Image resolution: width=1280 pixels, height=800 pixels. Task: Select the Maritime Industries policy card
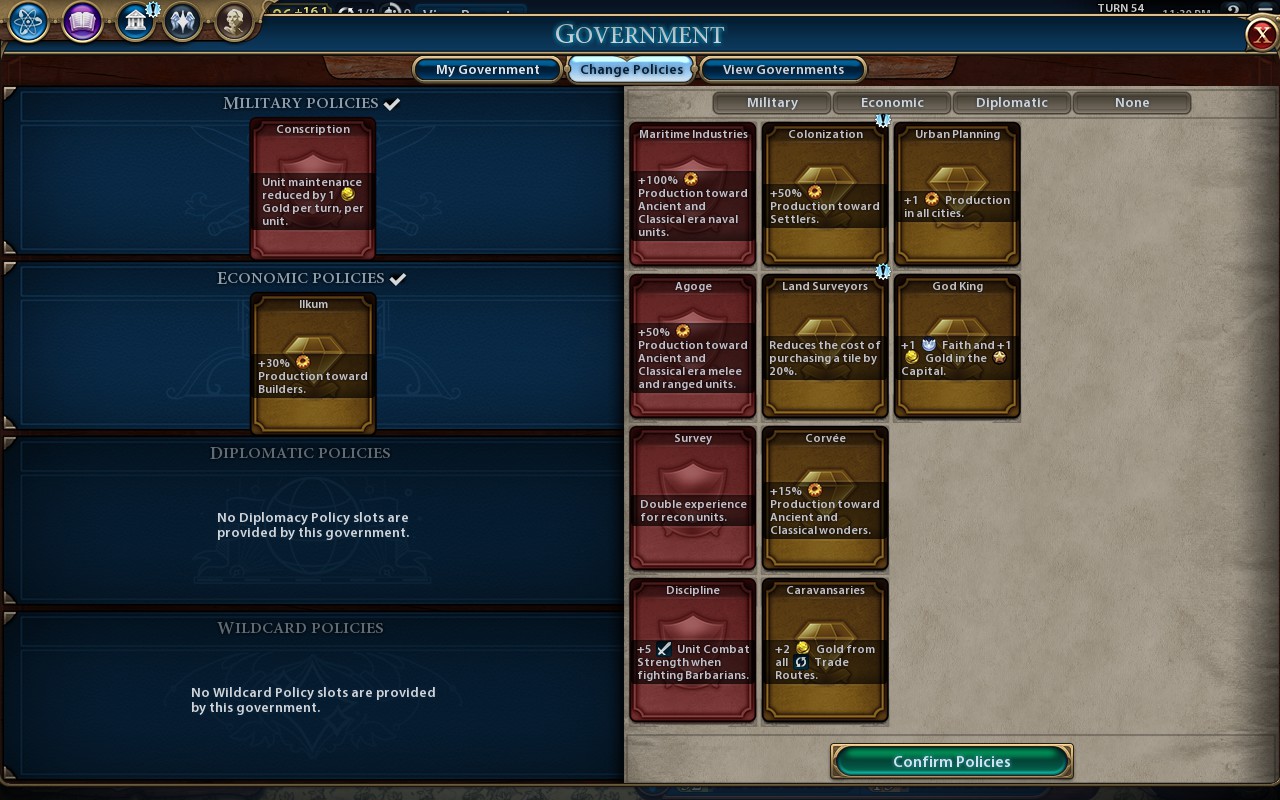point(693,194)
